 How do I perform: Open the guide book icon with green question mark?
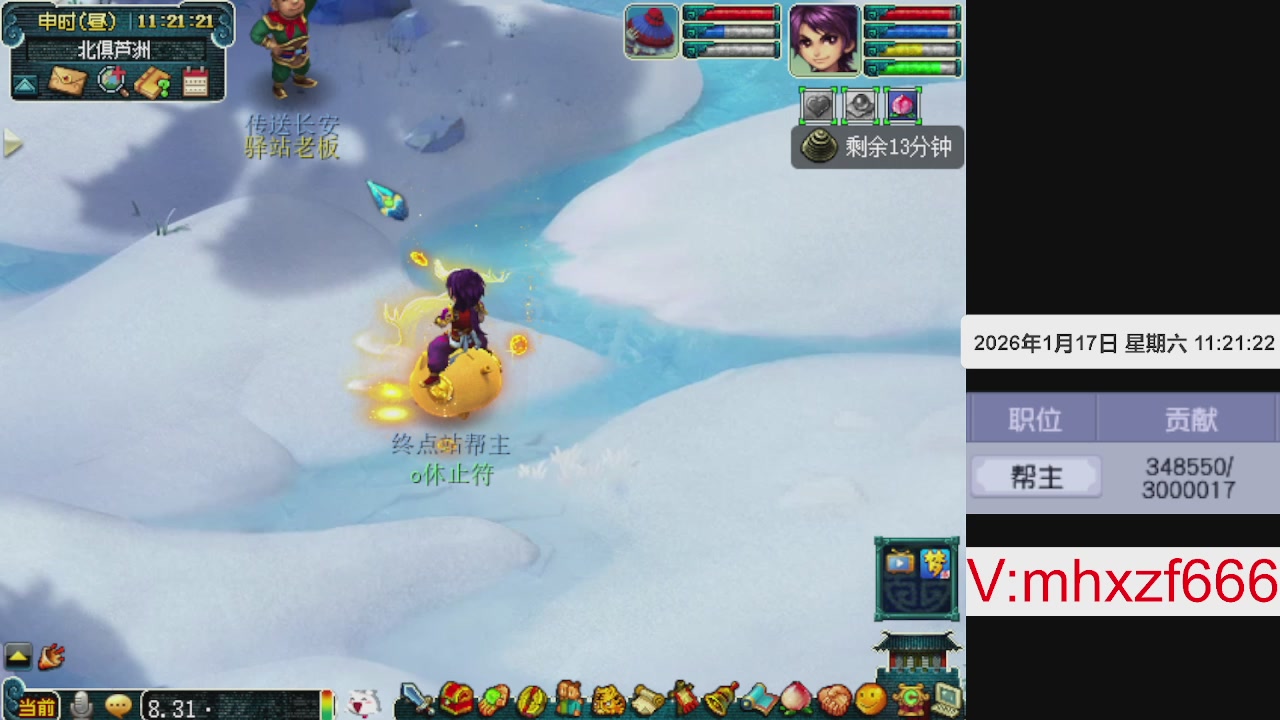pyautogui.click(x=152, y=83)
